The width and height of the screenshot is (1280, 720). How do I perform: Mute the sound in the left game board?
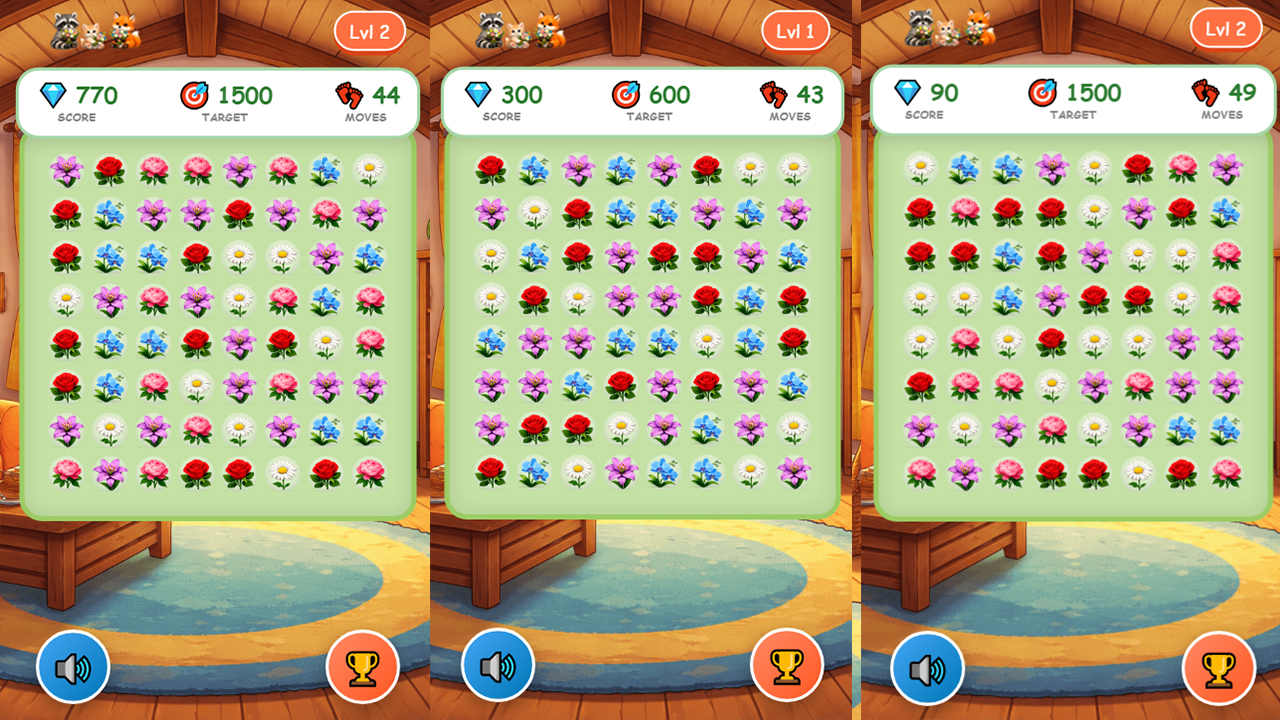pyautogui.click(x=73, y=665)
